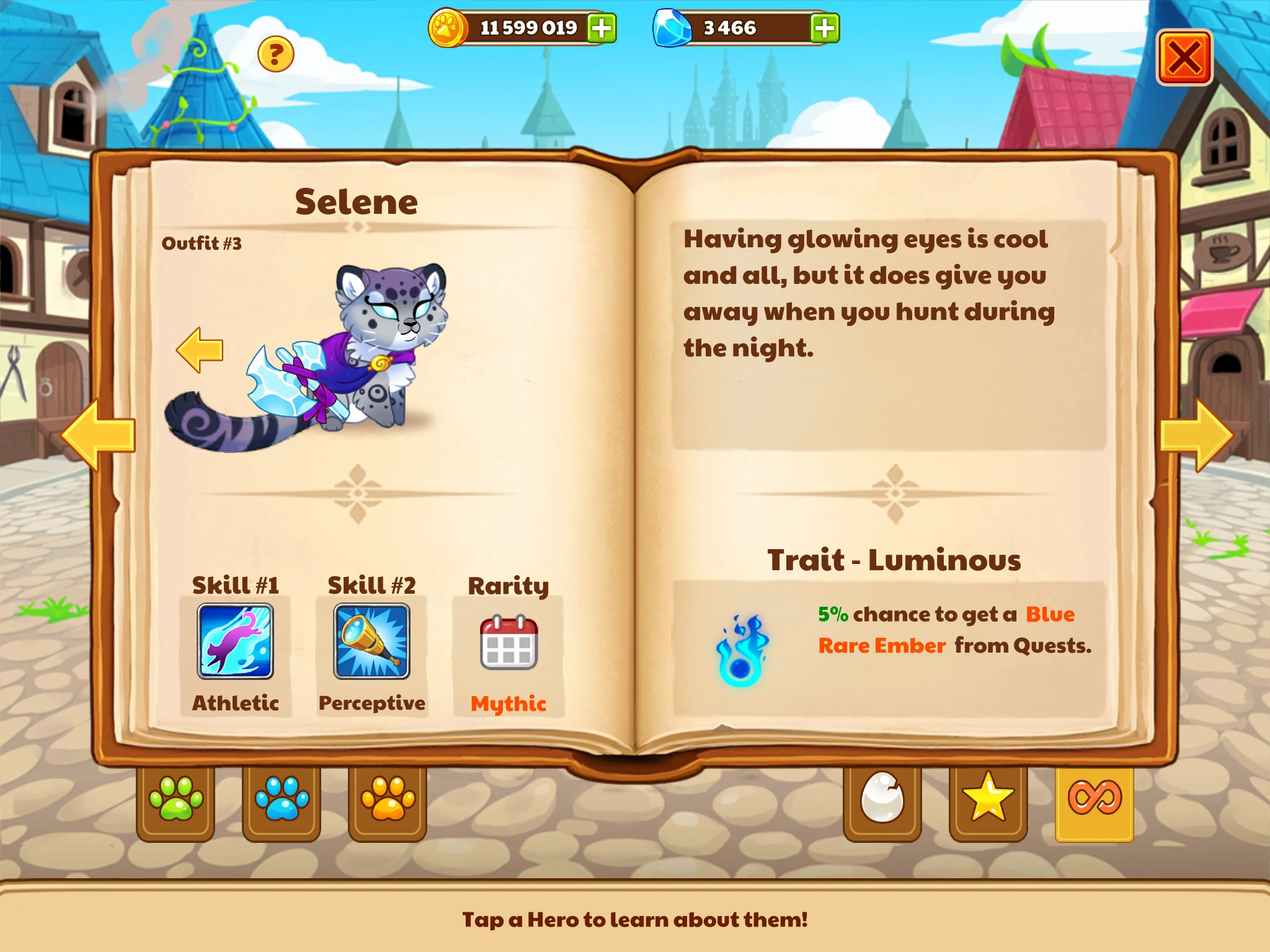Viewport: 1270px width, 952px height.
Task: Buy gems with the plus button
Action: pyautogui.click(x=825, y=28)
